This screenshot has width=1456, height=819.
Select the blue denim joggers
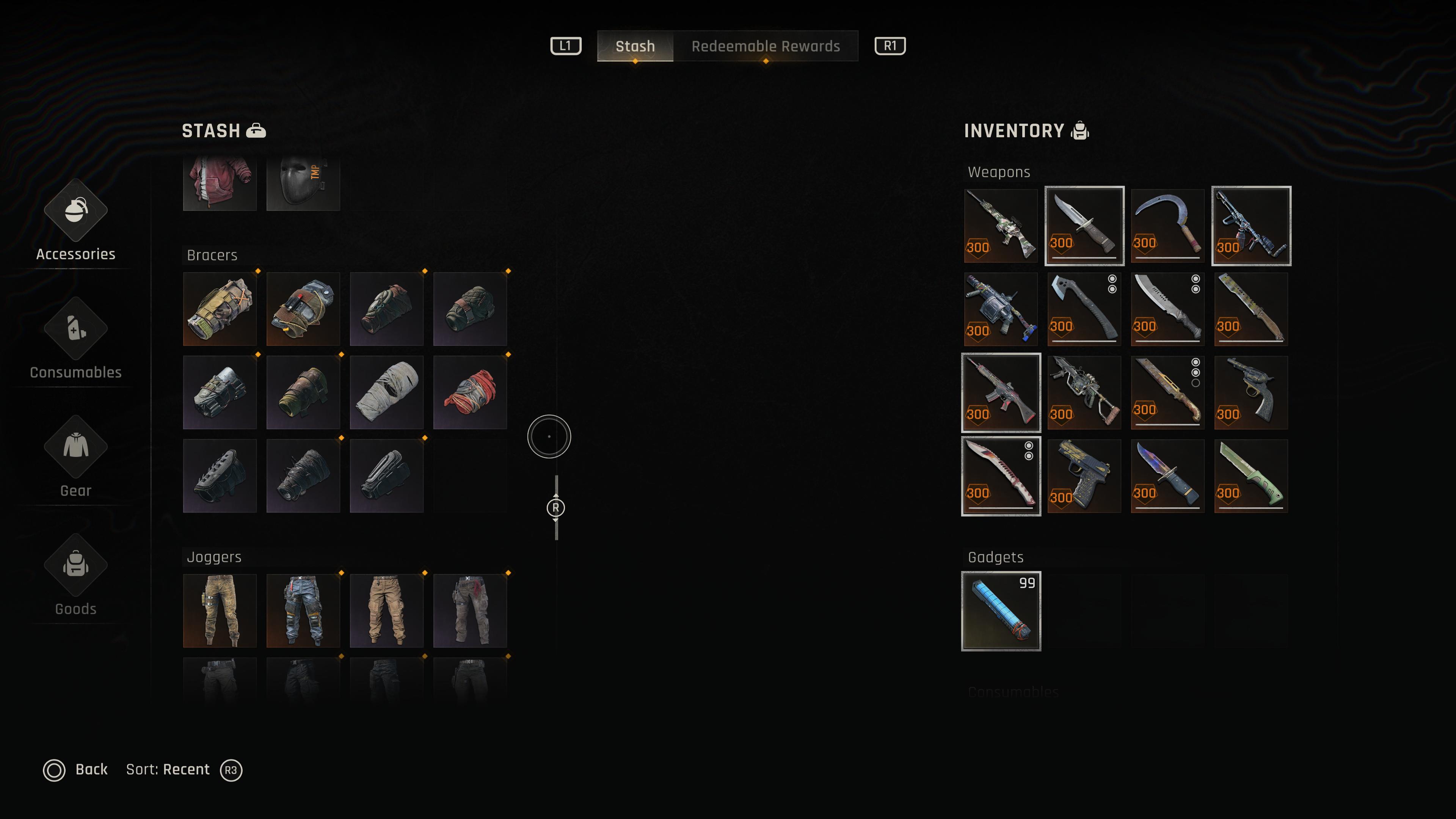point(303,610)
